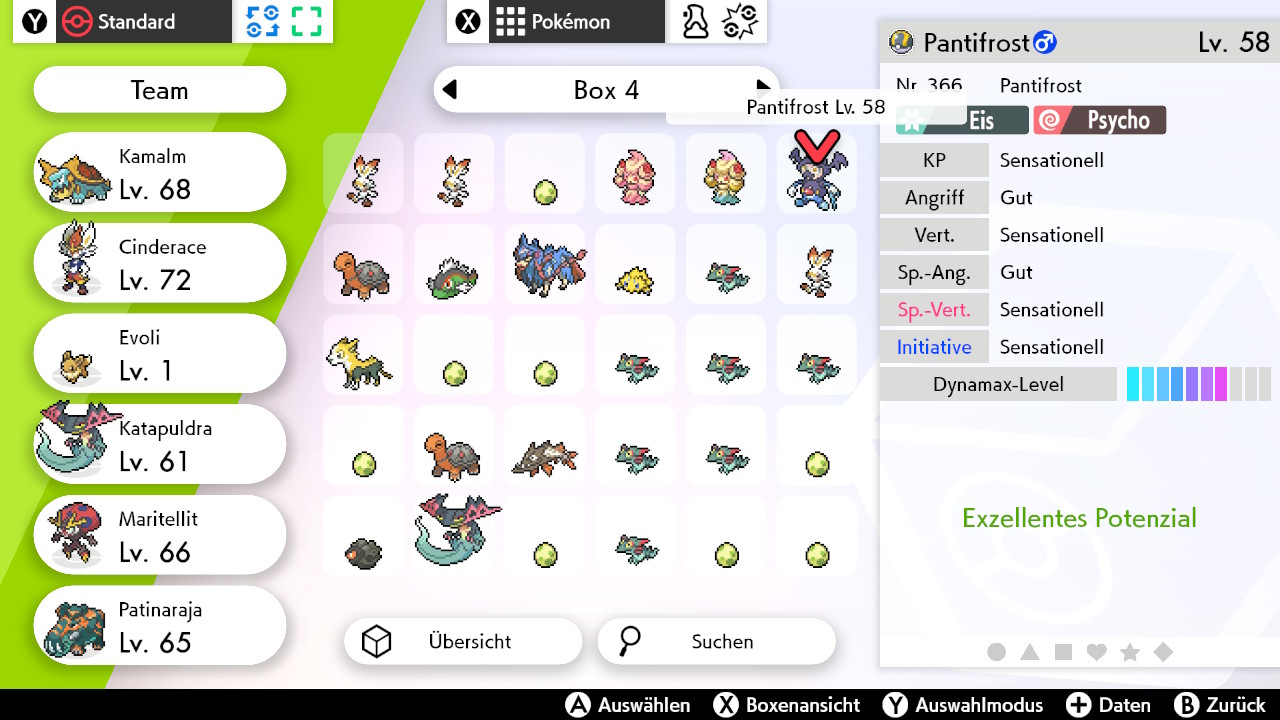Switch to the Standard selection mode

click(x=122, y=22)
